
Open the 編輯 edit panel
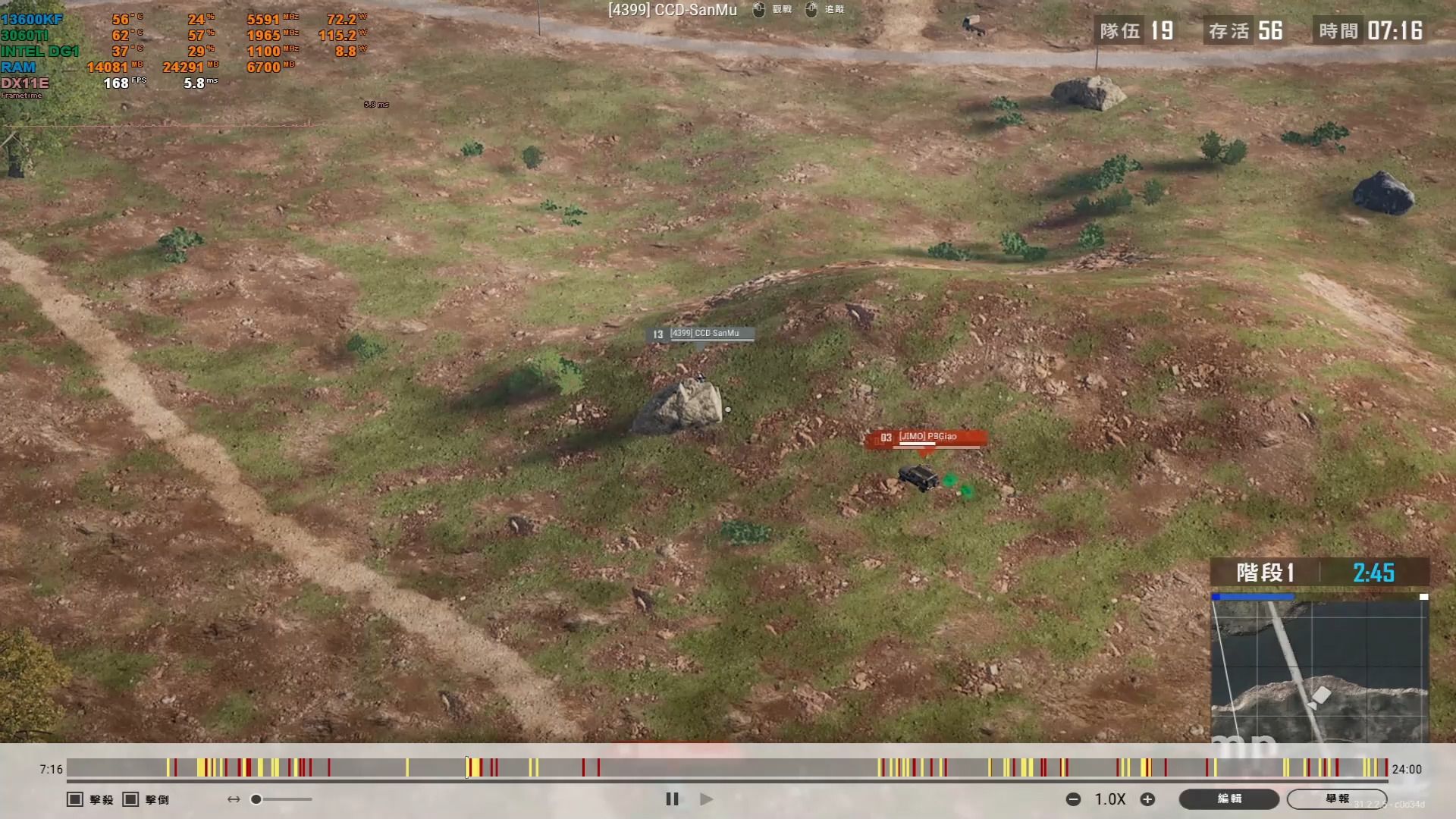click(1228, 799)
